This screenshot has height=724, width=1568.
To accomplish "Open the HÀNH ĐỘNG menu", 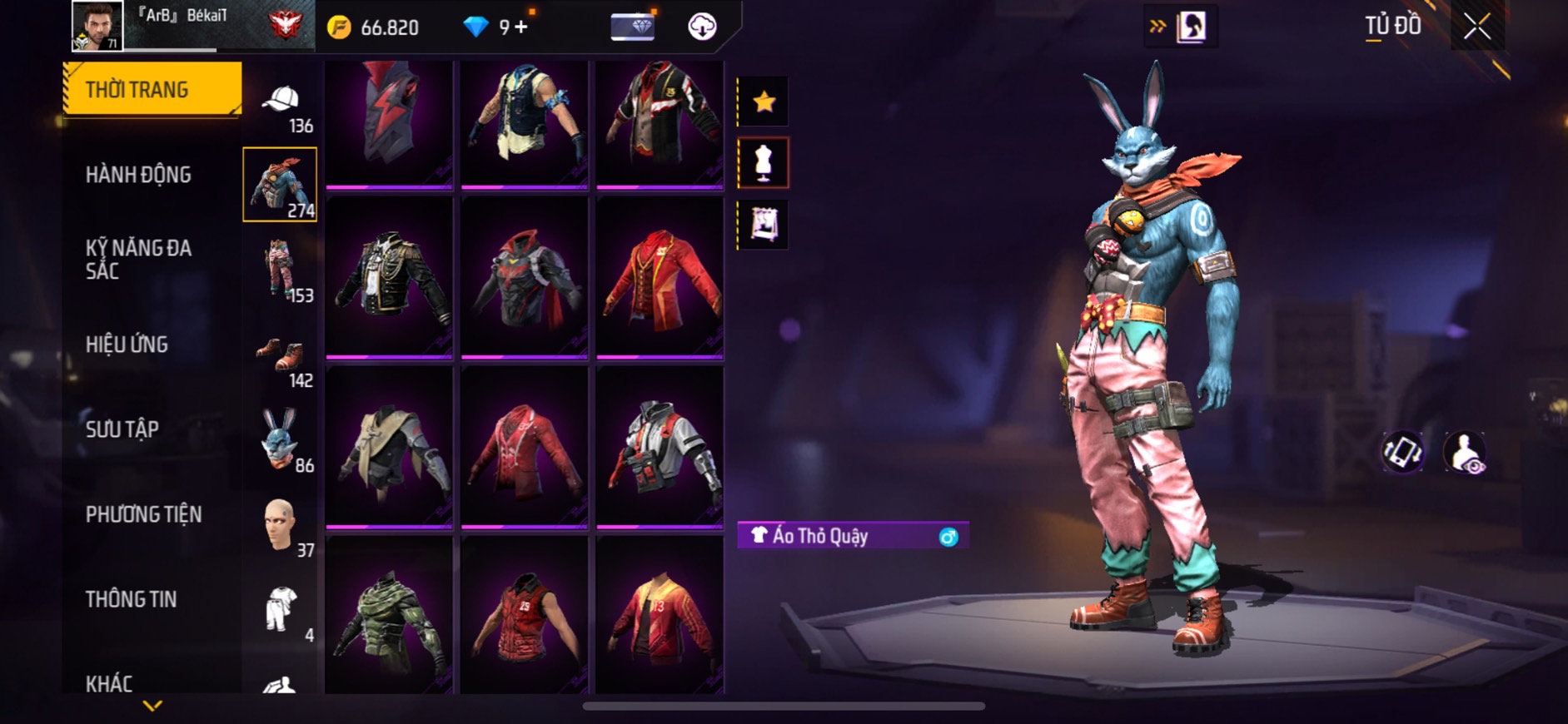I will (x=138, y=175).
